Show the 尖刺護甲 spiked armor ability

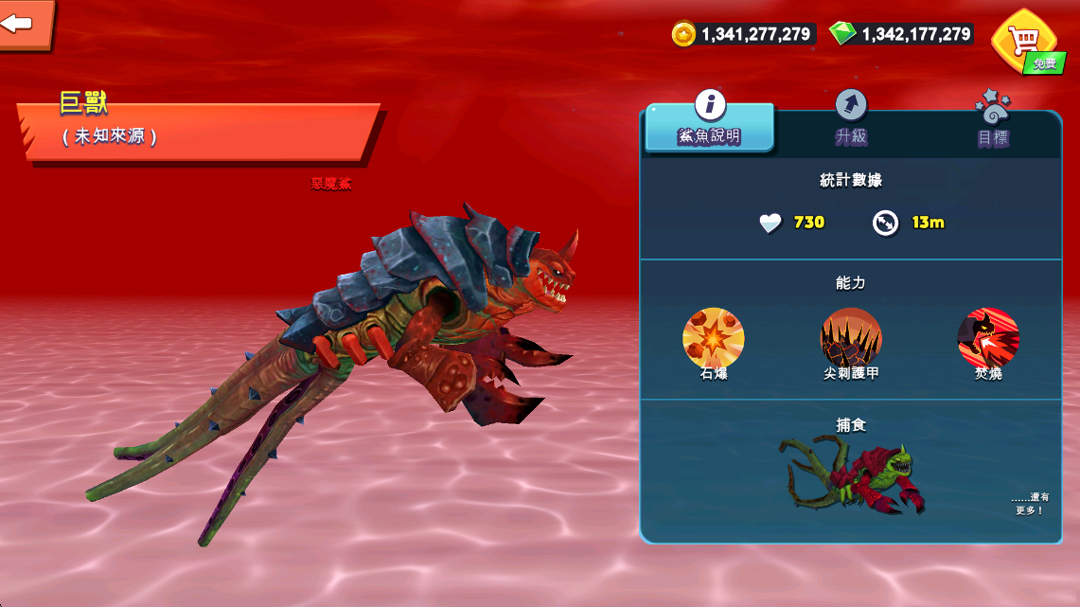coord(851,338)
